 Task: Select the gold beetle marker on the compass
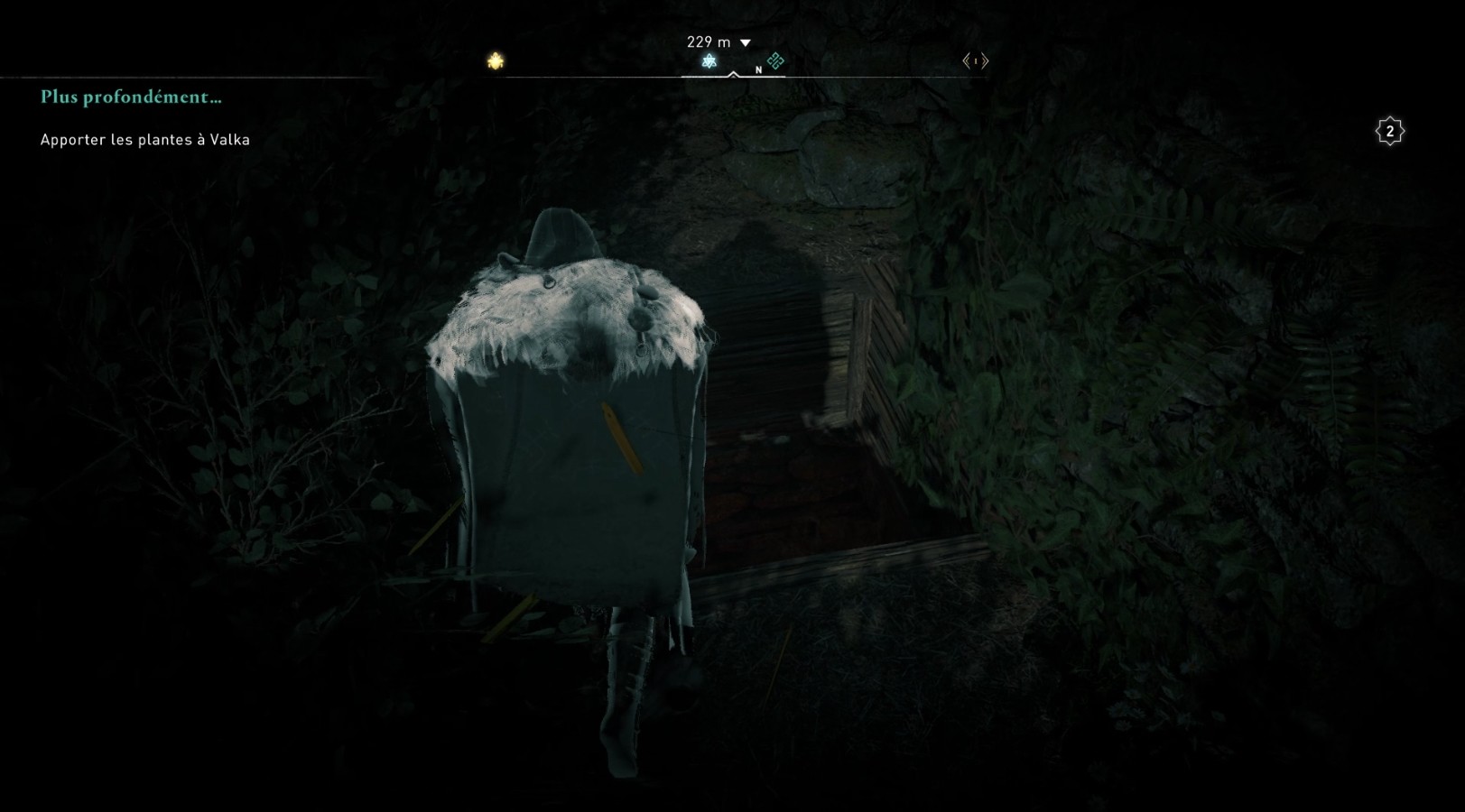496,61
